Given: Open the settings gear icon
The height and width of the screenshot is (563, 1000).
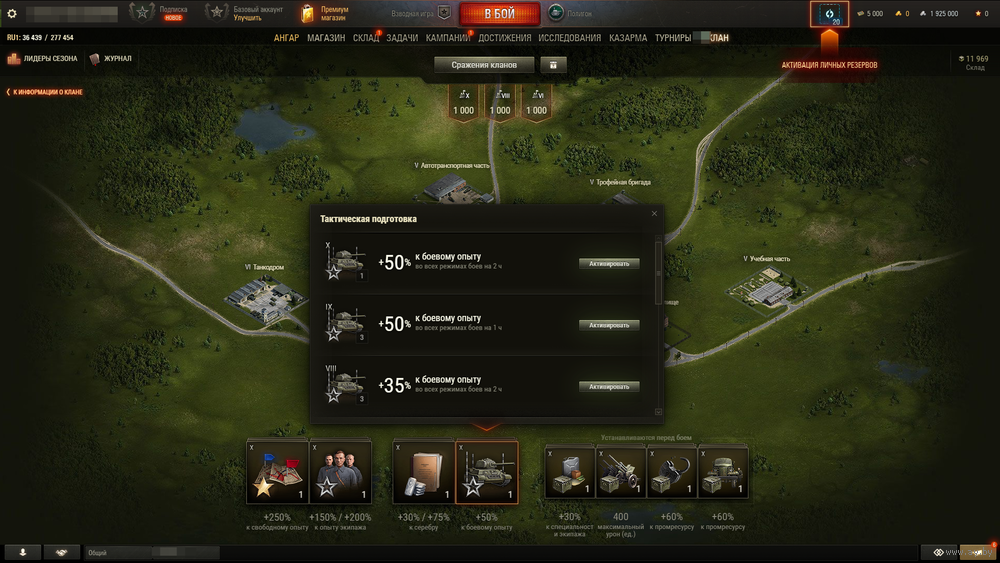Looking at the screenshot, I should tap(12, 14).
